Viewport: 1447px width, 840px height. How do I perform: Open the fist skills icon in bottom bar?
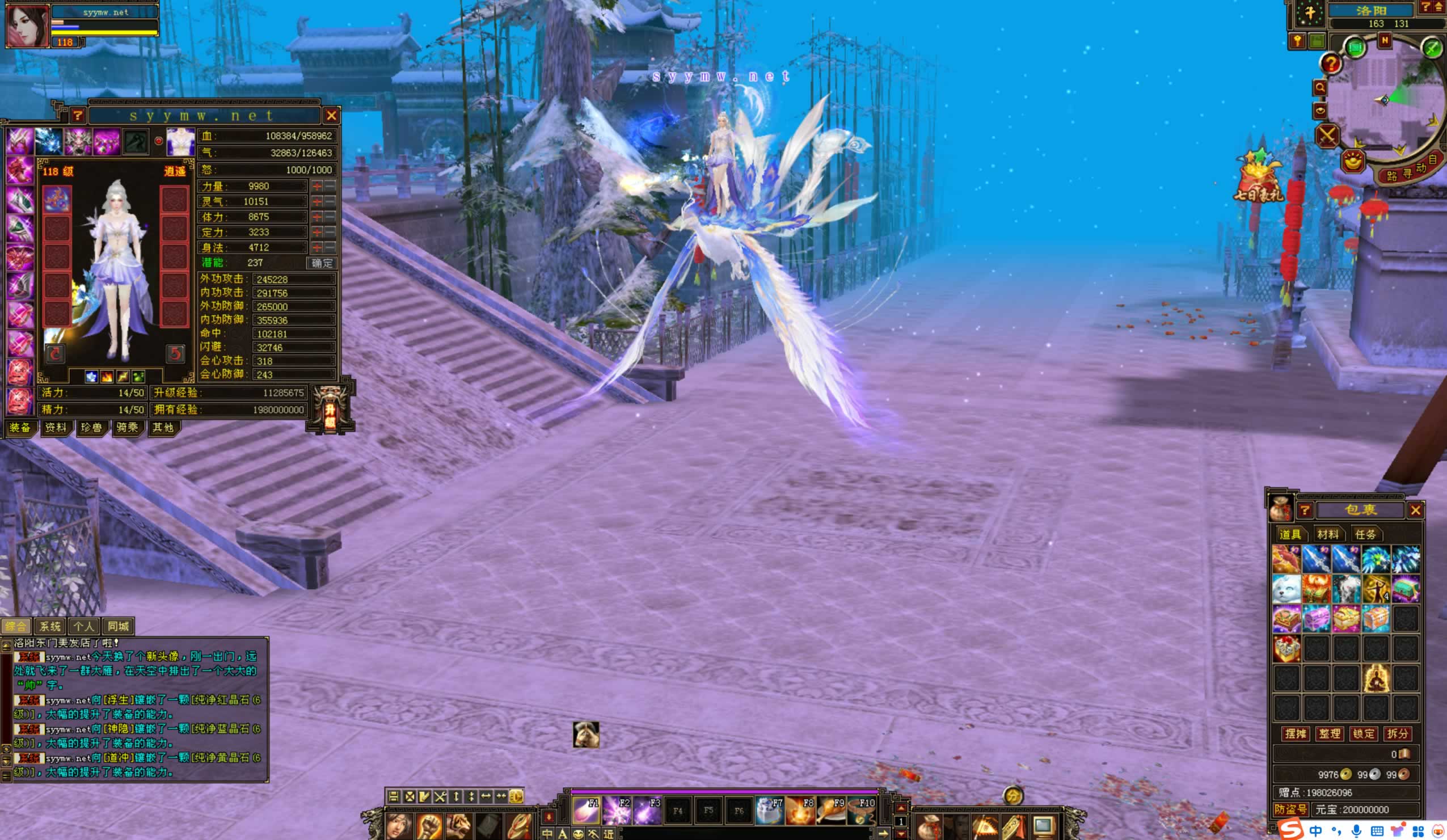[x=428, y=826]
